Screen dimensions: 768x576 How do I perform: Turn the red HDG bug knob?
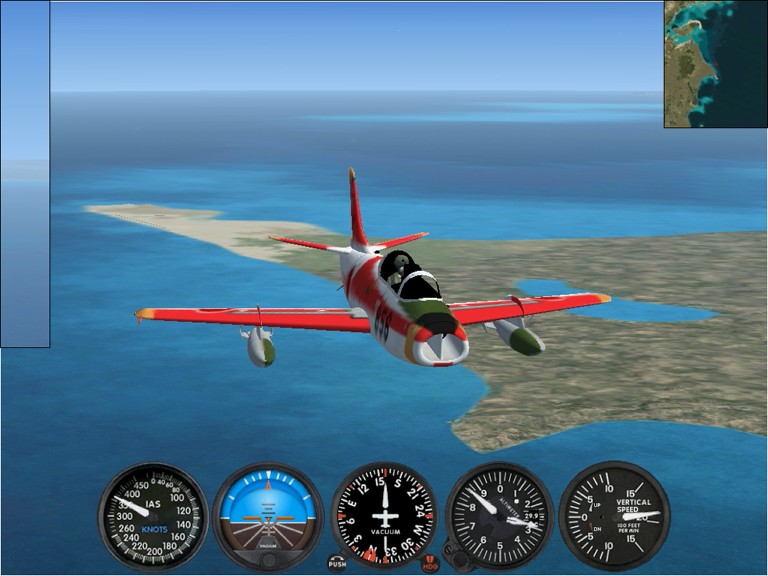pyautogui.click(x=430, y=563)
